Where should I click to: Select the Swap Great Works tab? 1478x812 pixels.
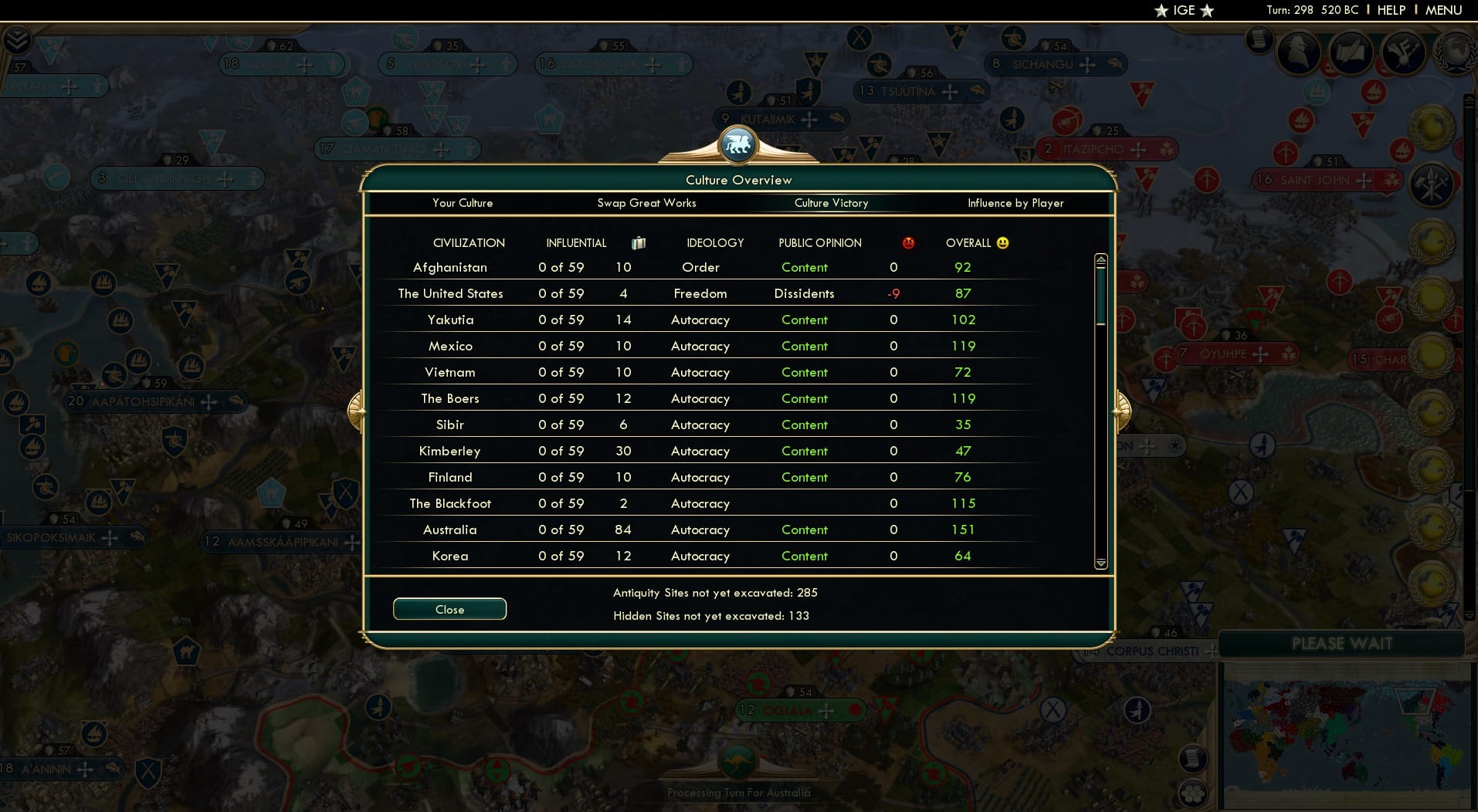point(647,203)
